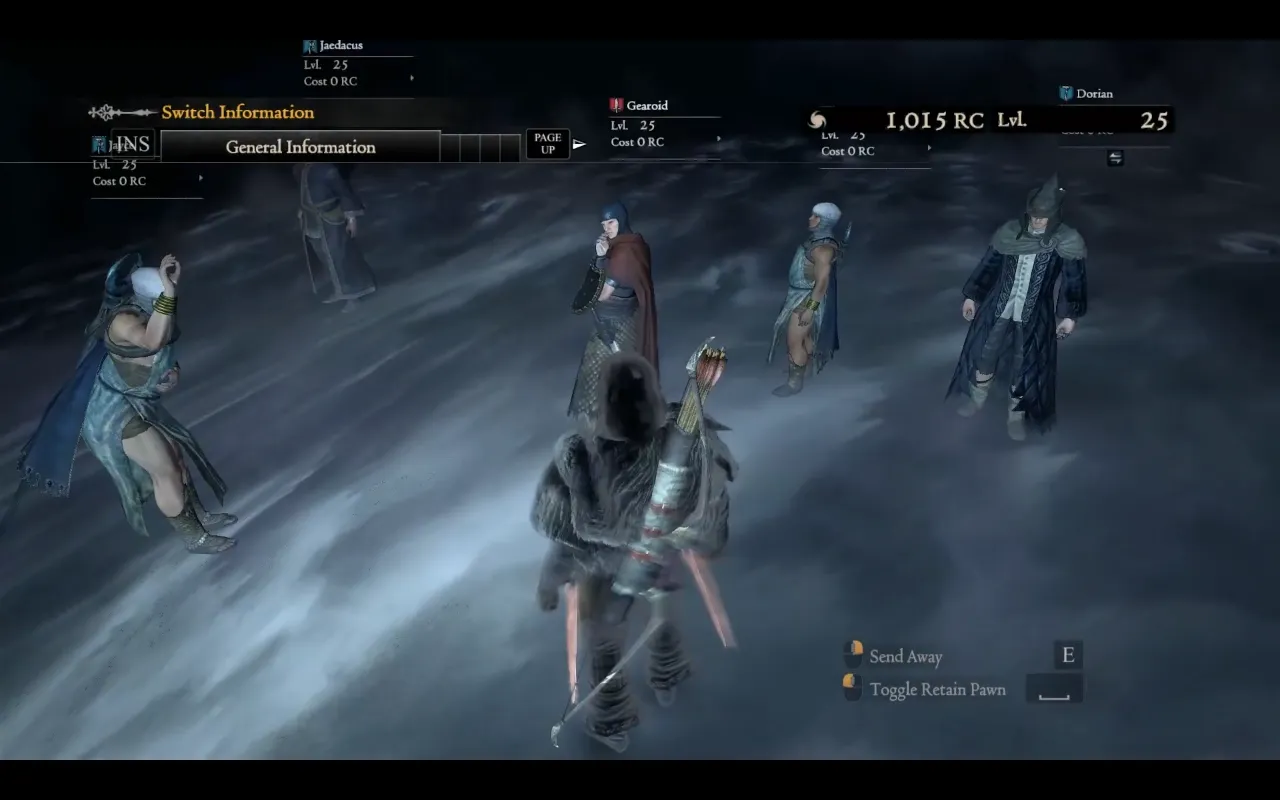Click the vocation crest on the left pawn nameplate

pyautogui.click(x=98, y=143)
